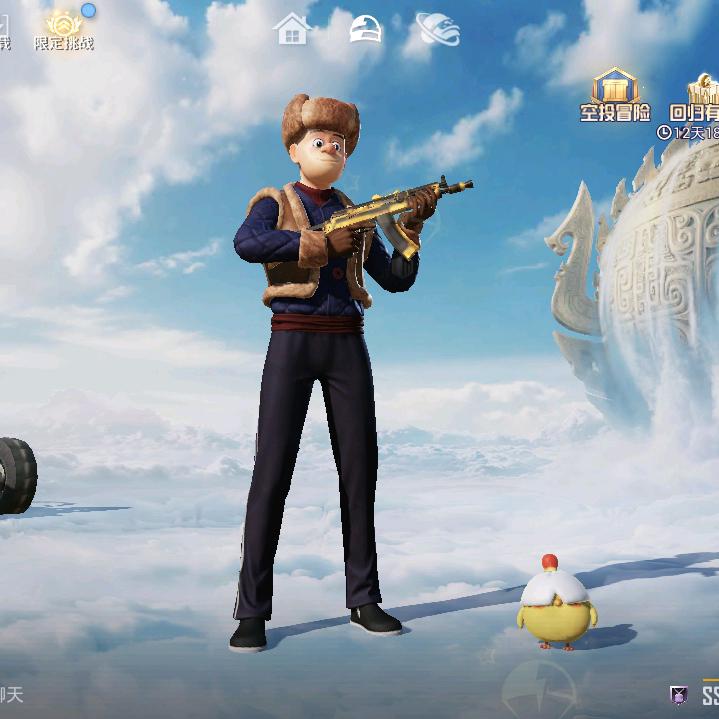Tap the faded lightning bolt button
Screen dimensions: 719x719
click(538, 692)
